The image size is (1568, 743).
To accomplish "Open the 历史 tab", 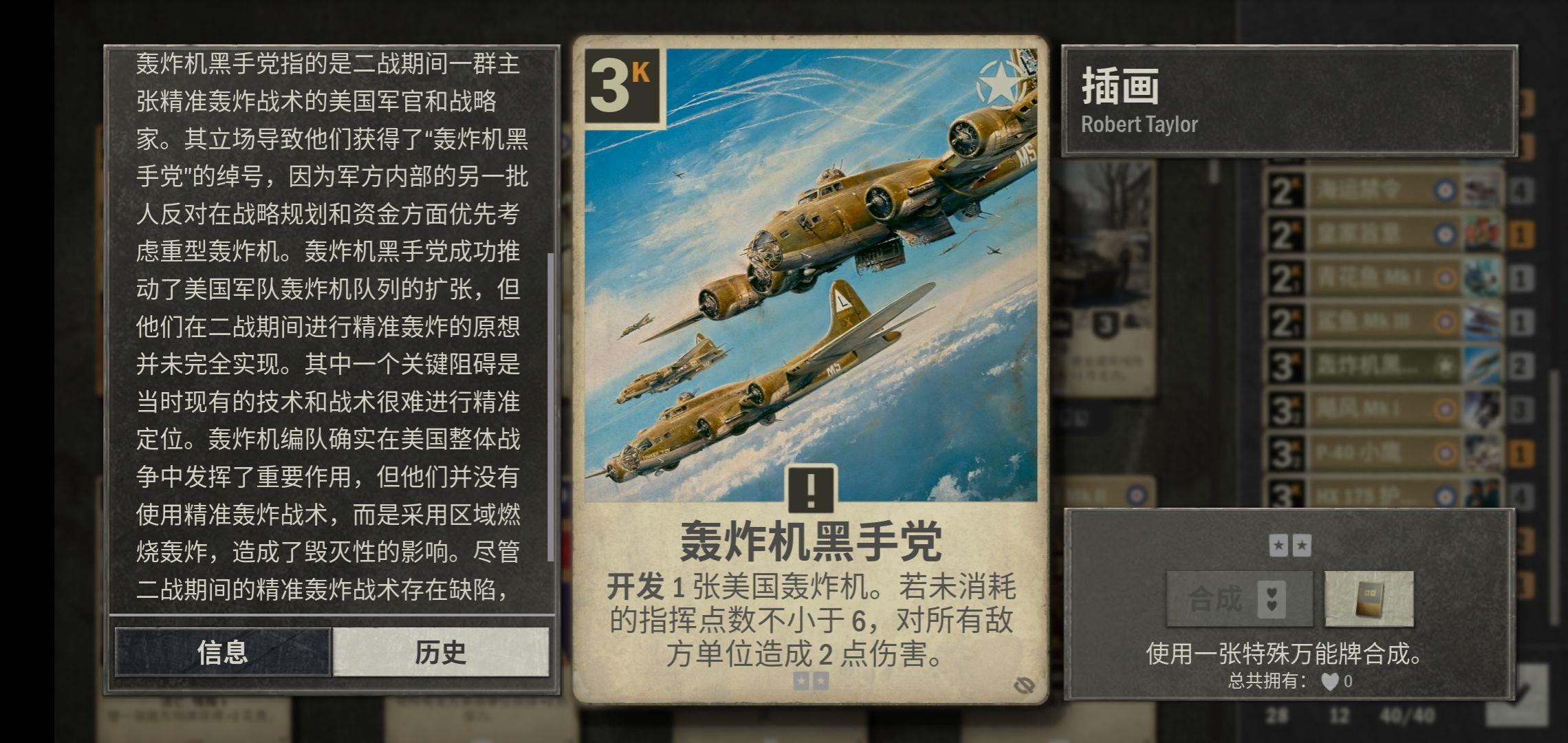I will coord(441,652).
